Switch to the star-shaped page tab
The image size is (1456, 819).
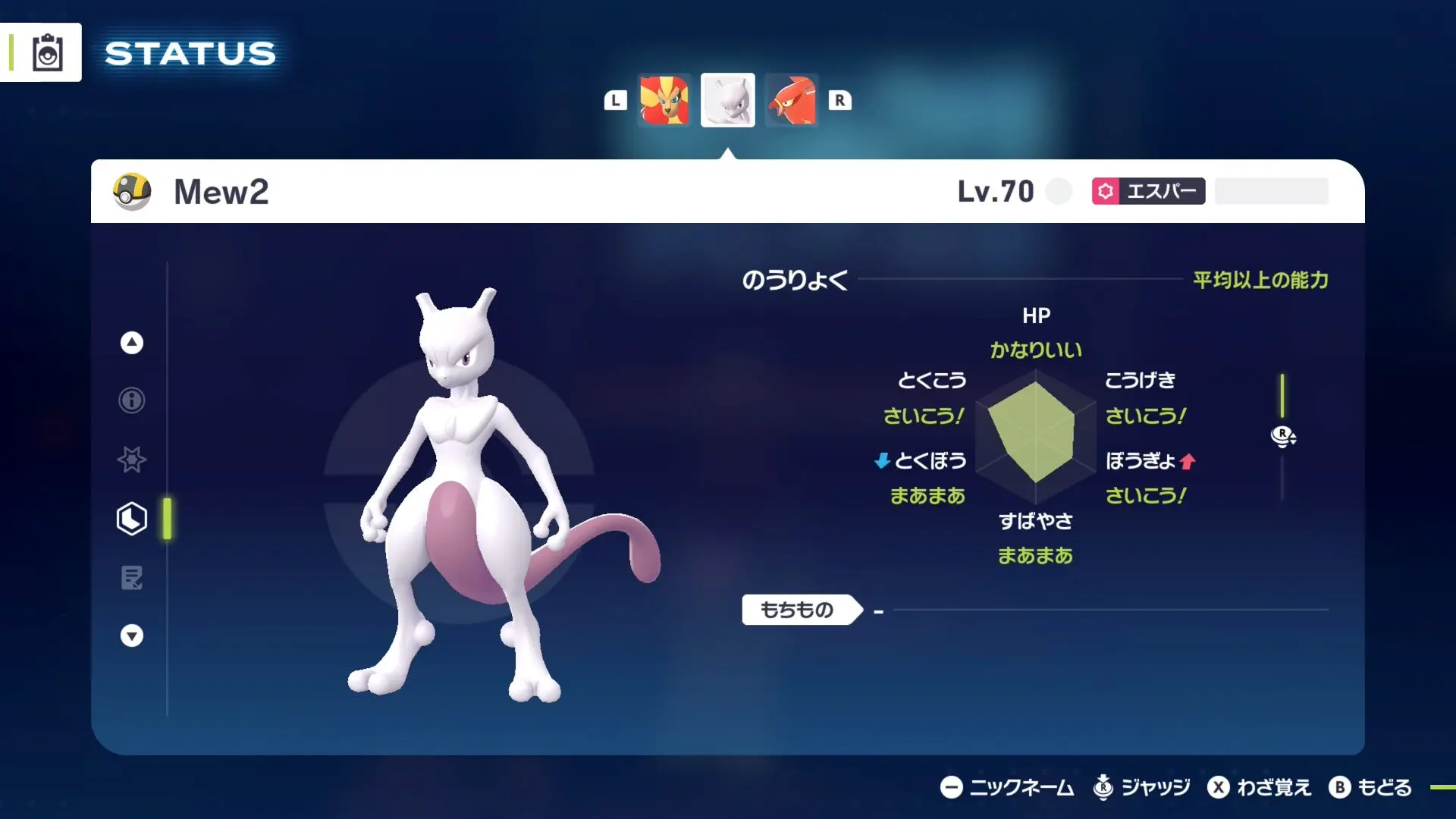pyautogui.click(x=132, y=460)
